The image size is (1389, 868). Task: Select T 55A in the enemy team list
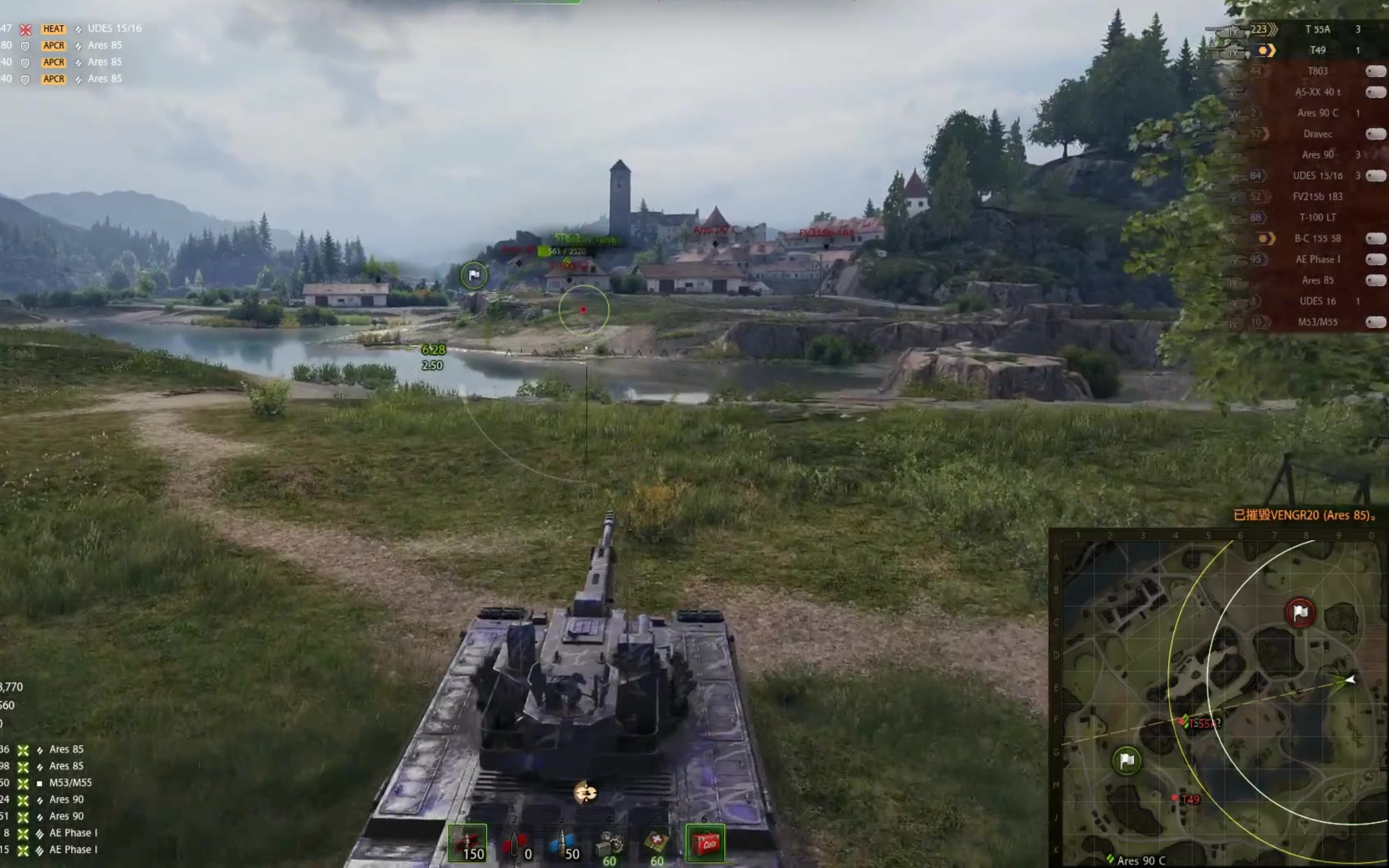(1317, 29)
